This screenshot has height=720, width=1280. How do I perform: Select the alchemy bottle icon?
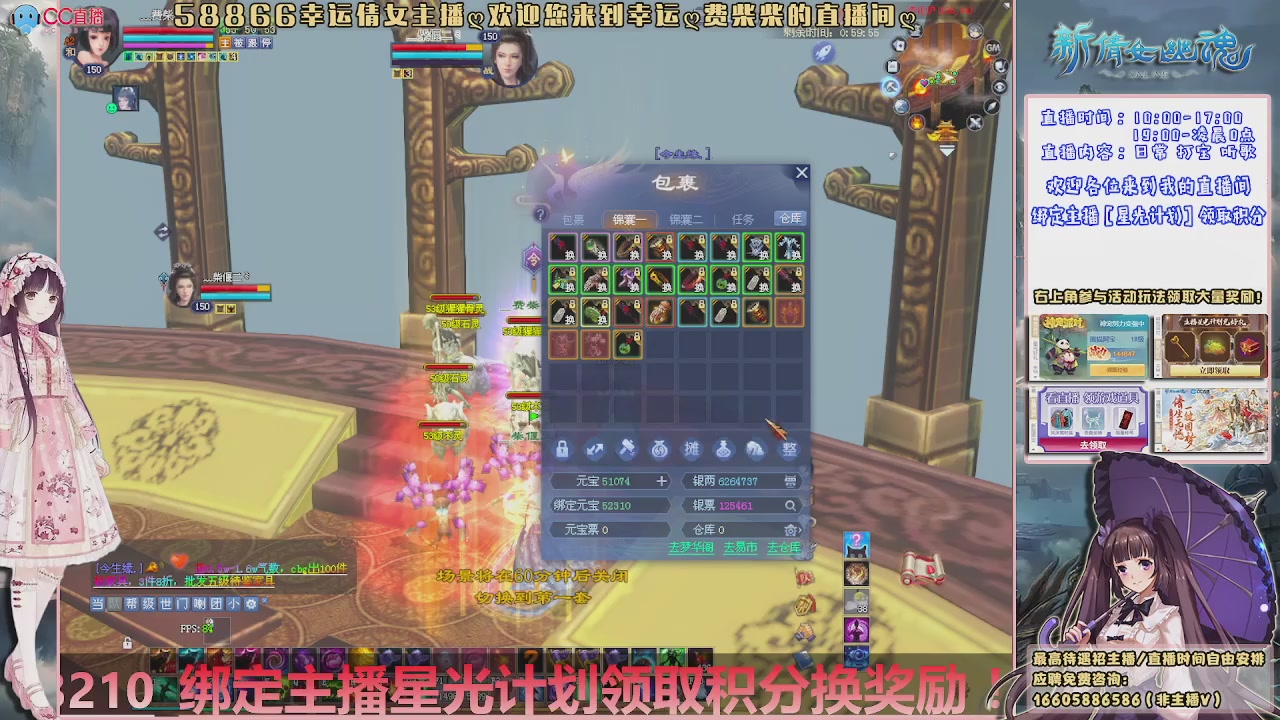point(724,450)
